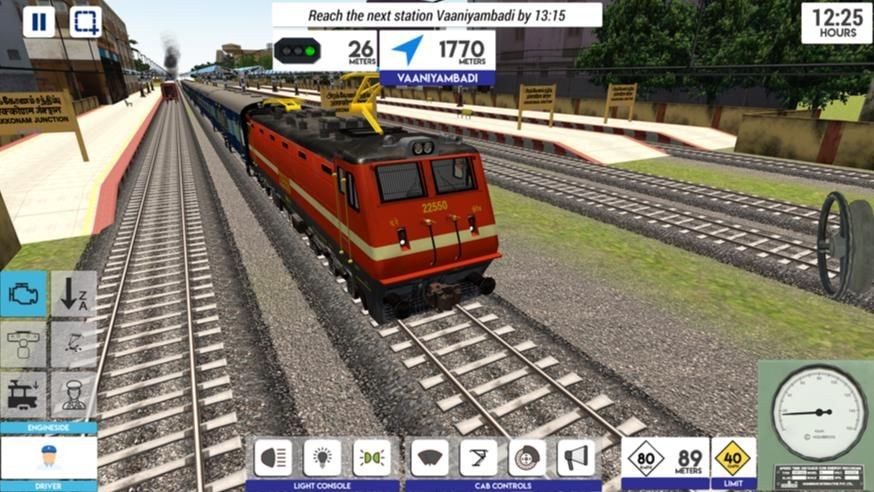The height and width of the screenshot is (492, 874).
Task: Toggle the pantograph in Cab Controls
Action: [x=478, y=457]
